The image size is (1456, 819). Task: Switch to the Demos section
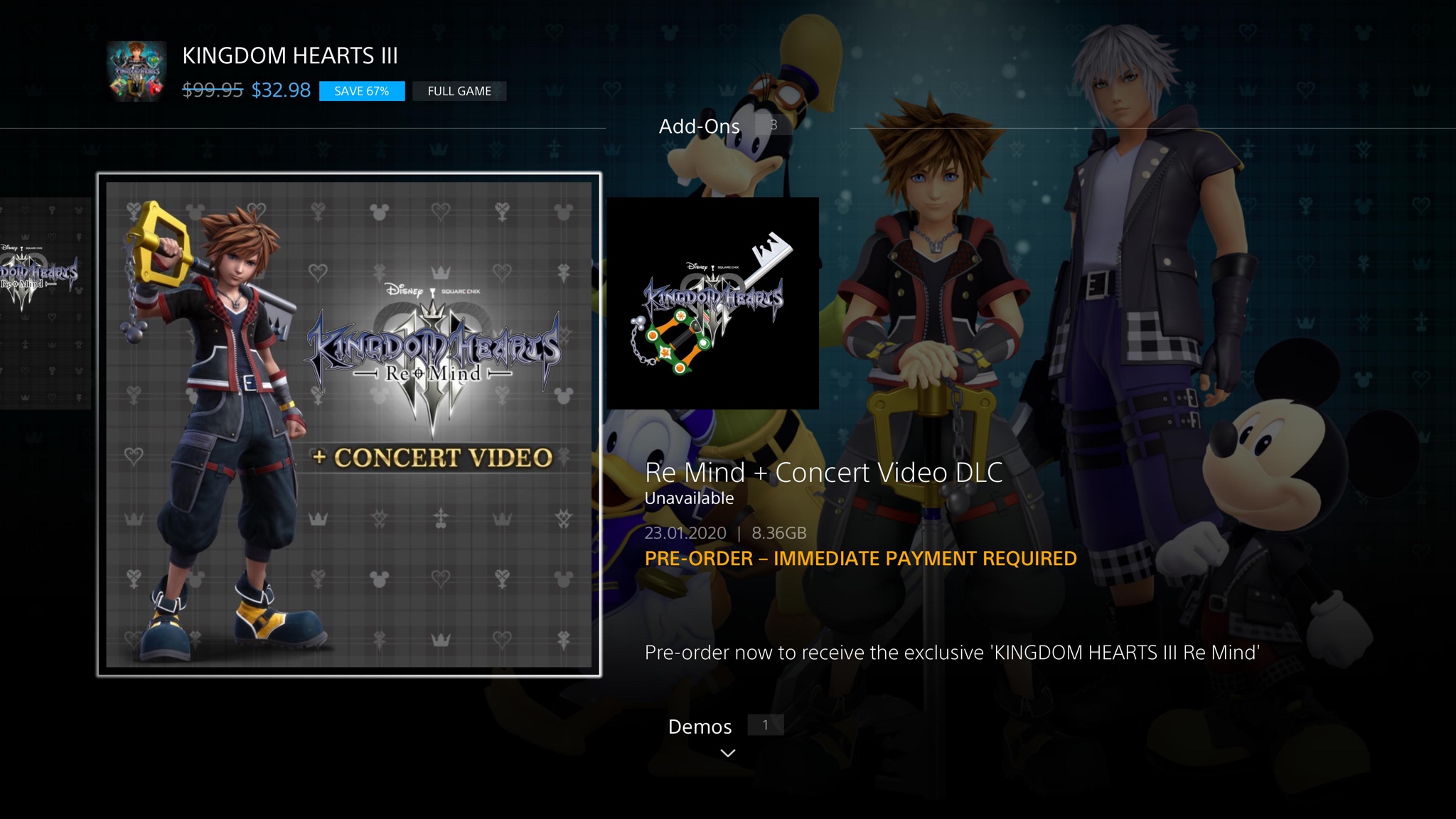(x=700, y=727)
